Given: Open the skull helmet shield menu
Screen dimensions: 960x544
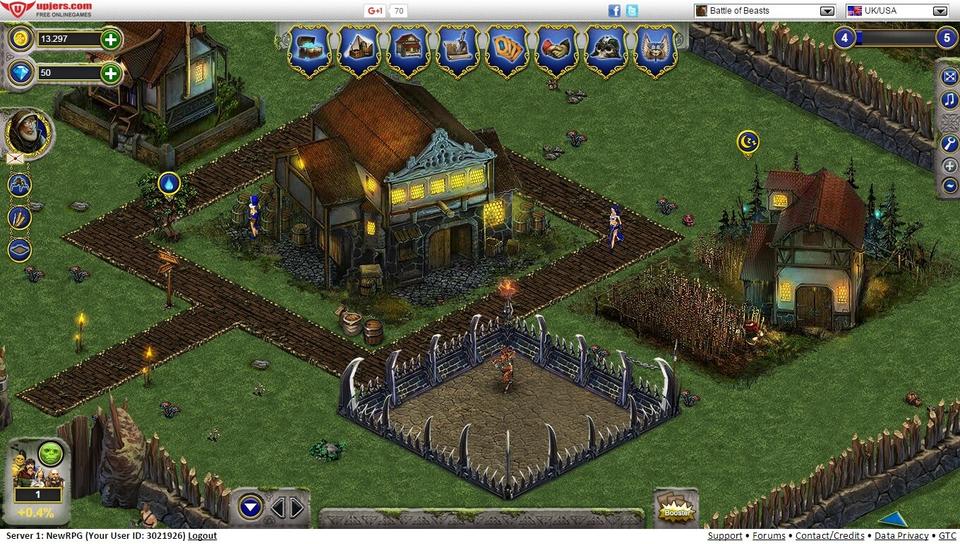Looking at the screenshot, I should pos(605,48).
